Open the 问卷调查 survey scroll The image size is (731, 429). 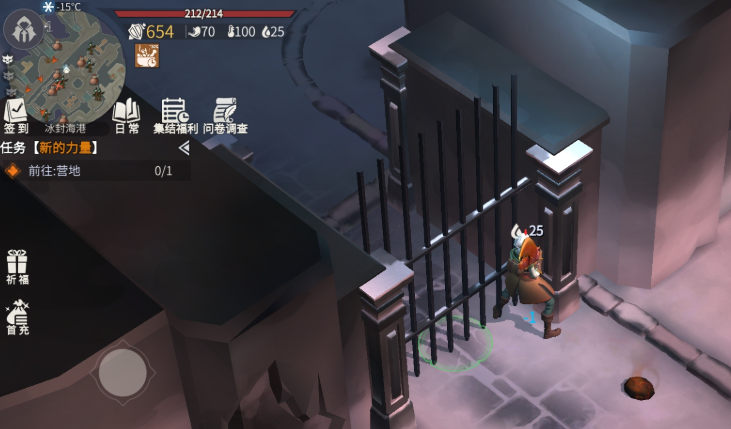tap(225, 116)
